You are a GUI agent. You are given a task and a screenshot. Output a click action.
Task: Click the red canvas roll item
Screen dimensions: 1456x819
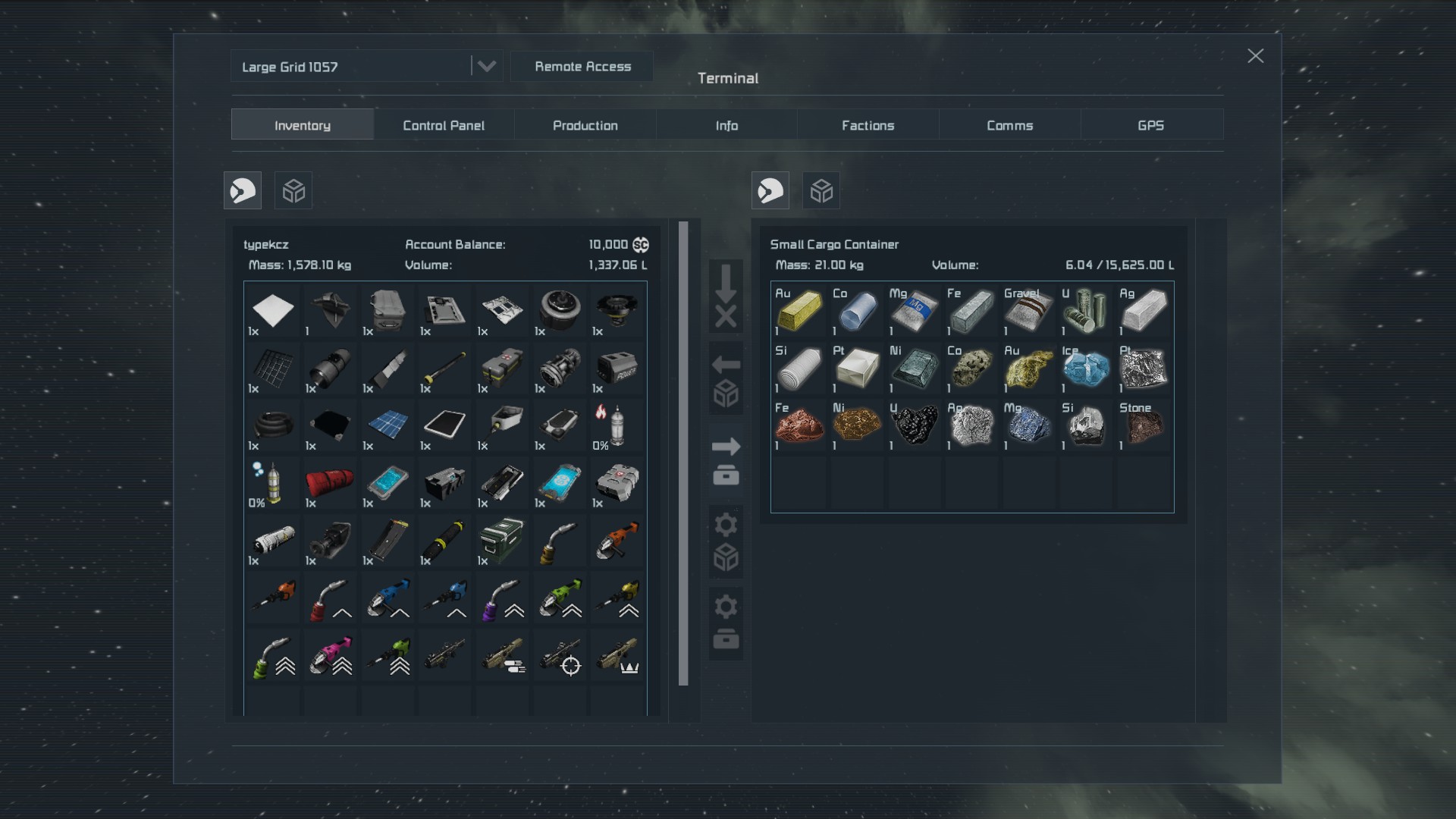[330, 482]
